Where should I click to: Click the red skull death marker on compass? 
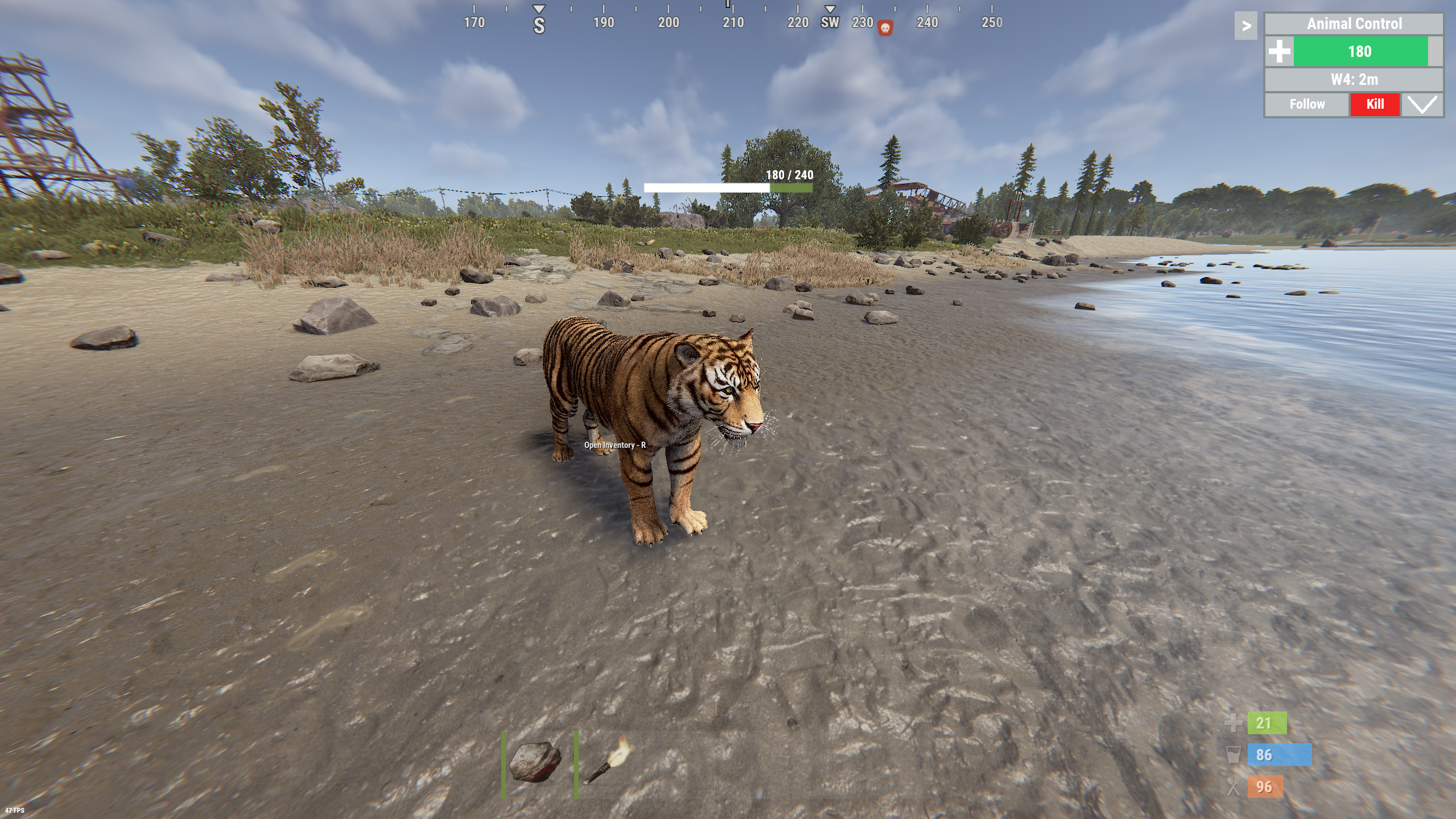click(885, 27)
